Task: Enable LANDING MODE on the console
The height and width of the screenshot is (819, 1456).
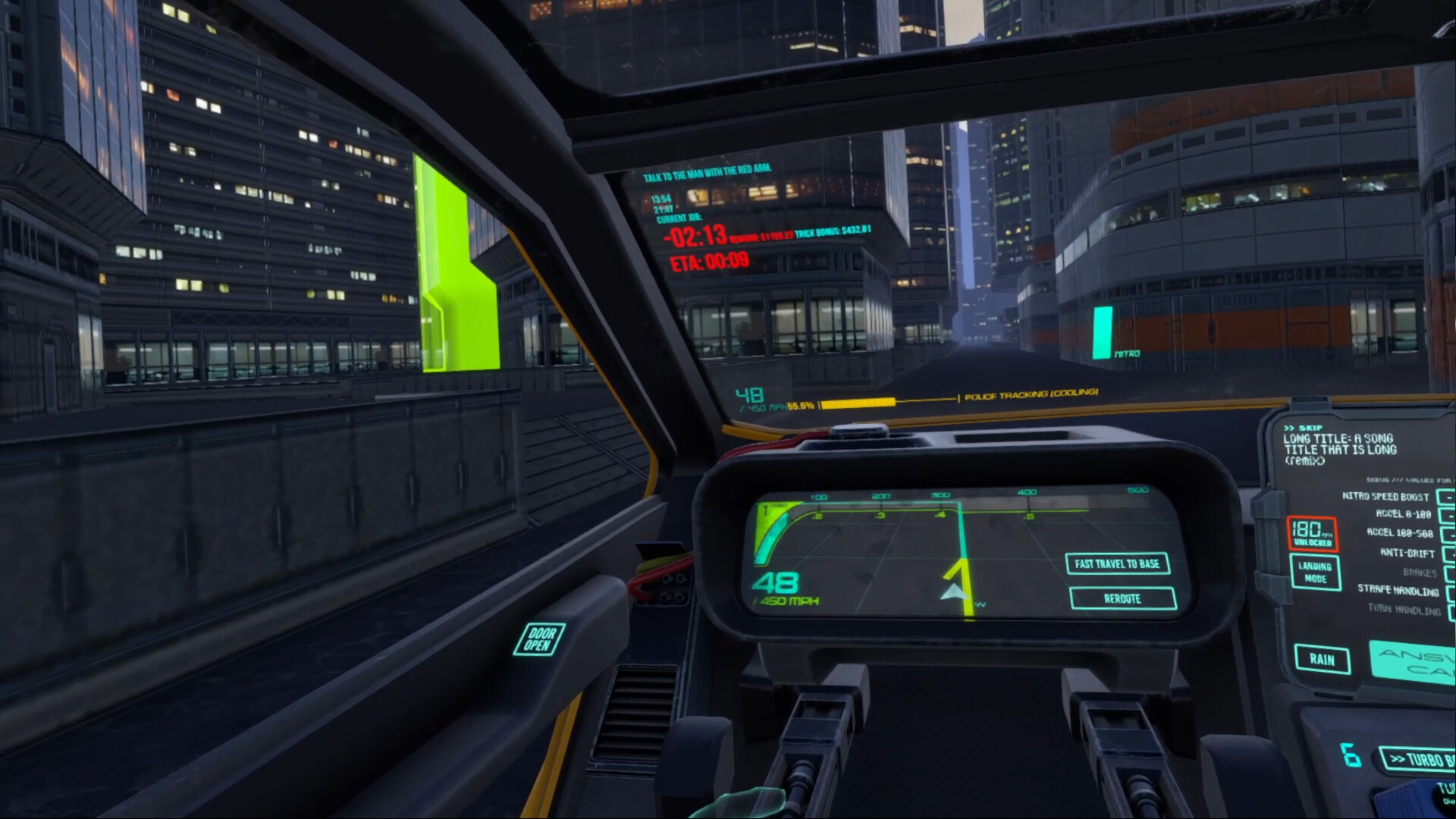Action: coord(1315,573)
